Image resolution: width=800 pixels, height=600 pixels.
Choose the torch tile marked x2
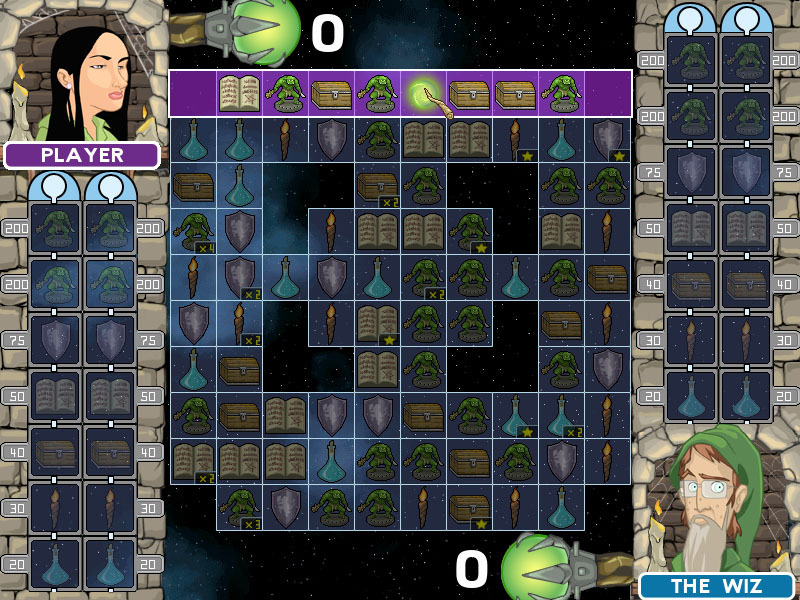(239, 324)
